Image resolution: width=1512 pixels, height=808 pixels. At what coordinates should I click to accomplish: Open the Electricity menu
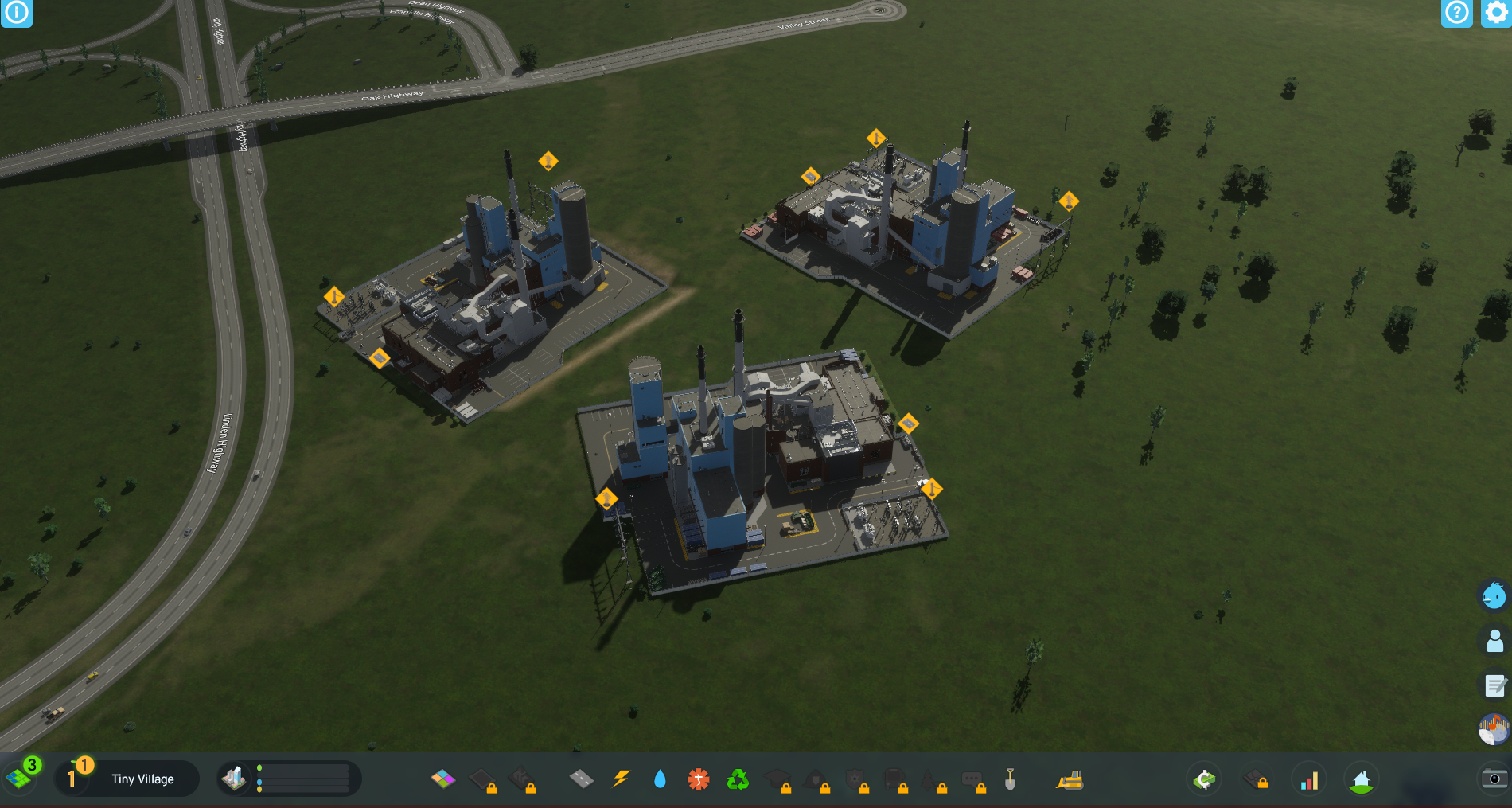(620, 779)
